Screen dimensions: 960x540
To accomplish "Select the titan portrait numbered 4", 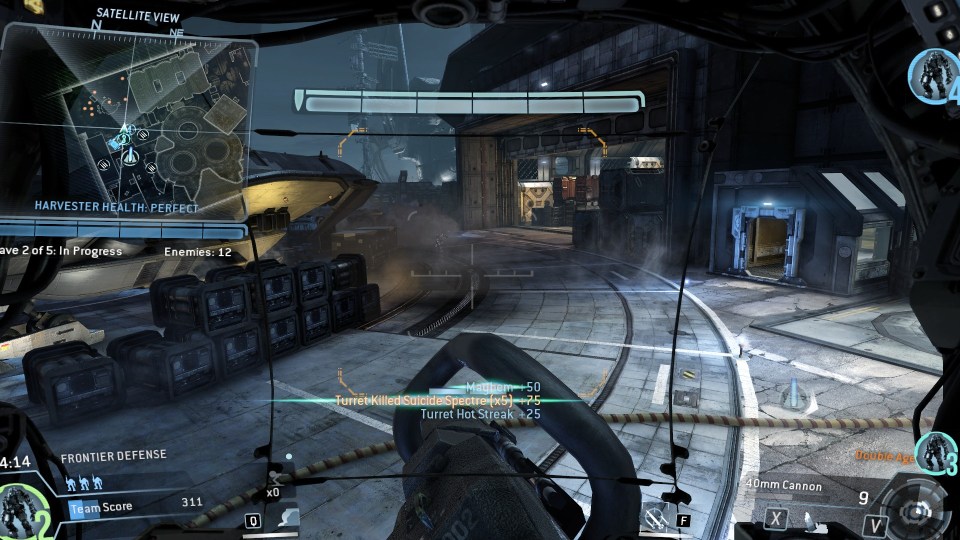I will tap(934, 74).
